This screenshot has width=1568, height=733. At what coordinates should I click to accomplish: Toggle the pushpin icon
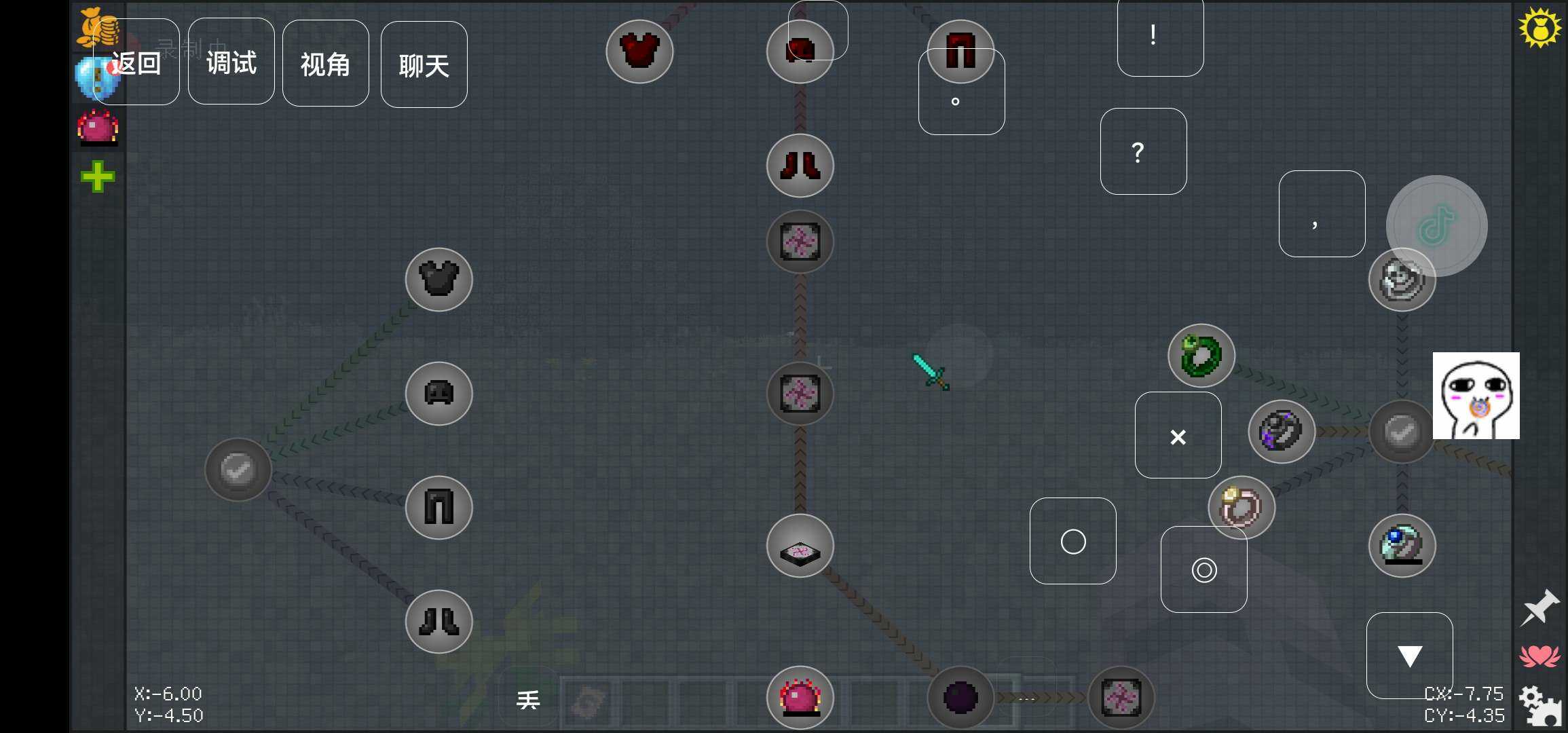click(1539, 607)
